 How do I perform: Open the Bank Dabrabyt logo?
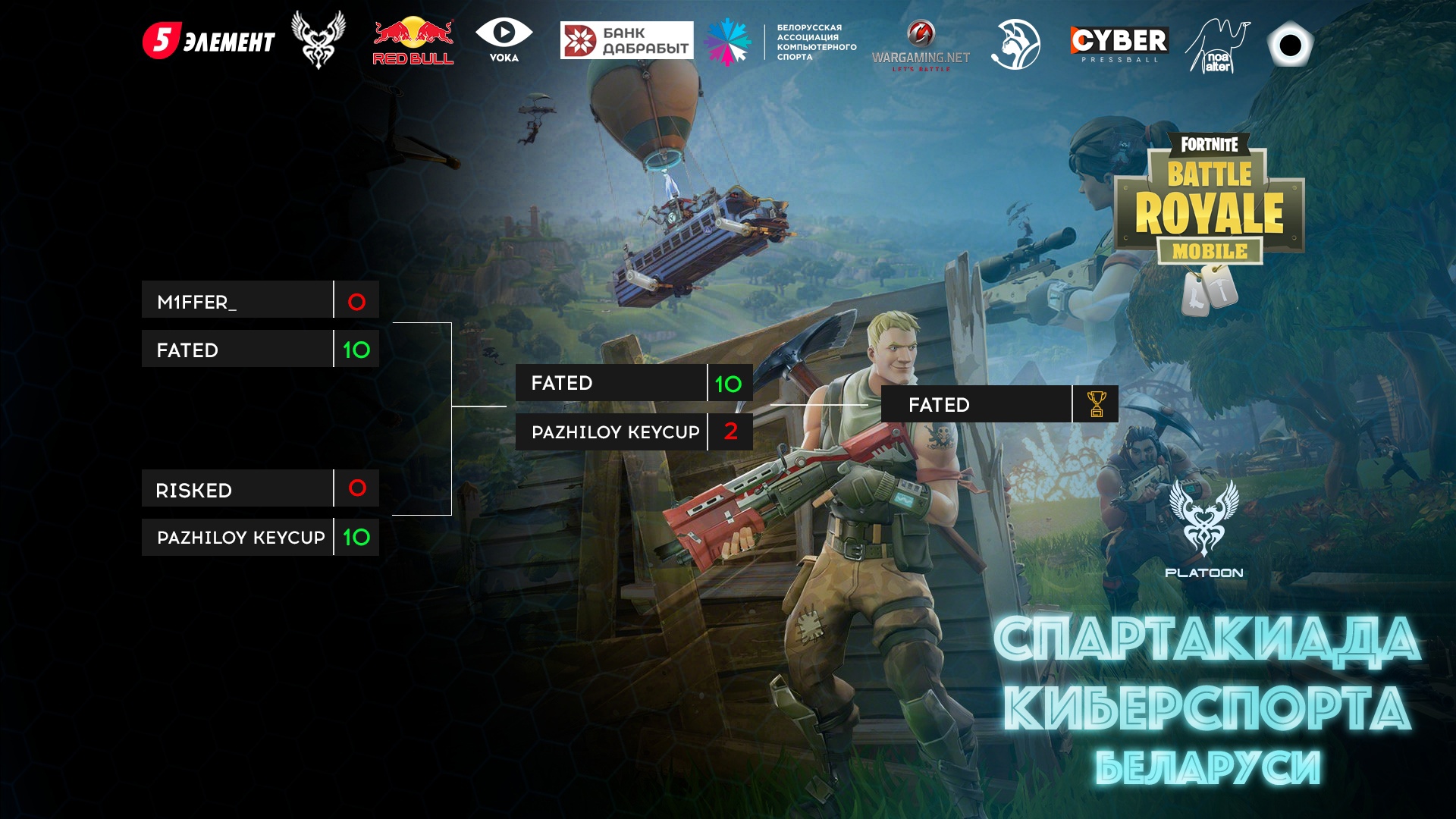[626, 41]
